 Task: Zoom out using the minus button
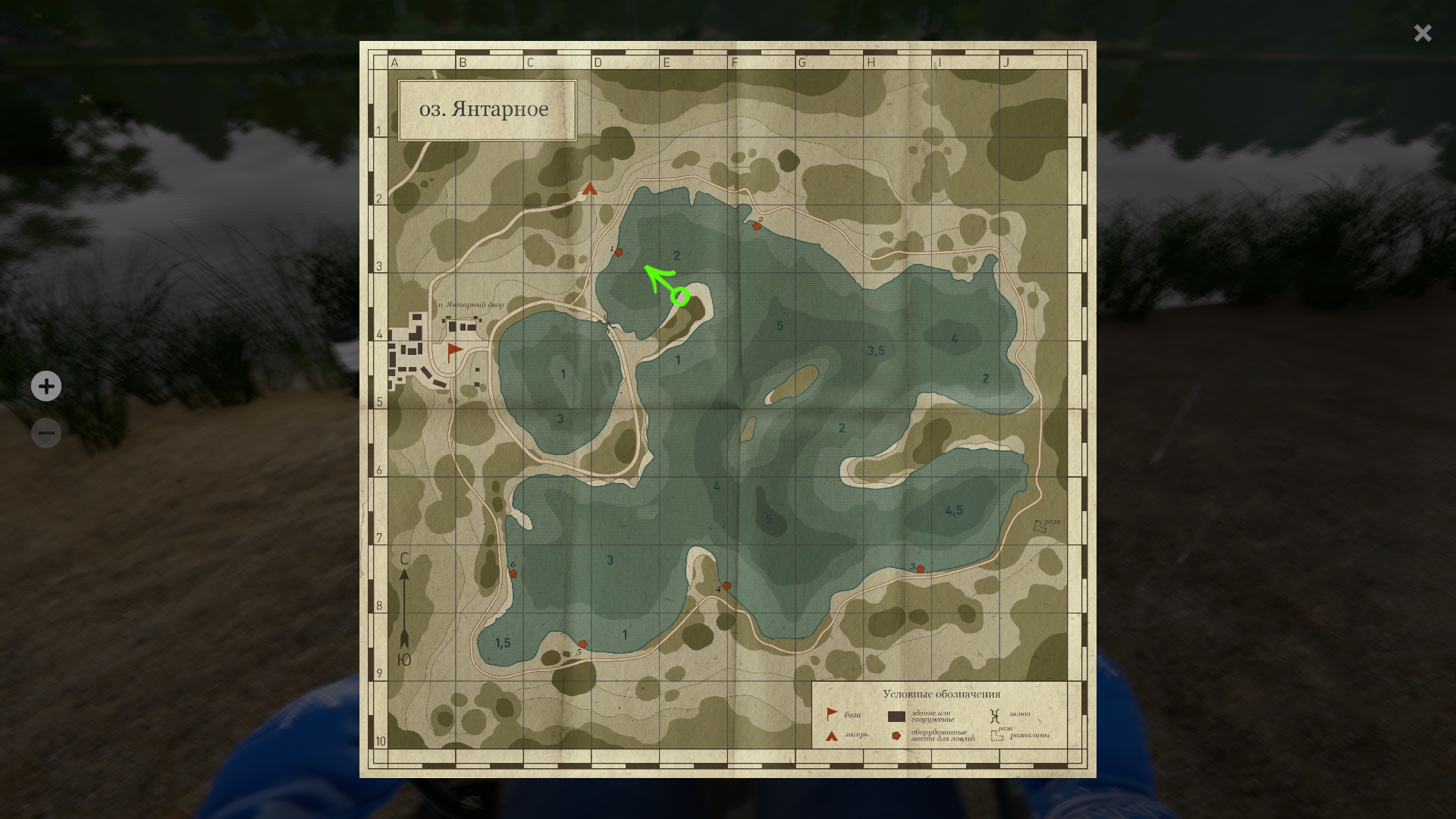click(x=46, y=433)
